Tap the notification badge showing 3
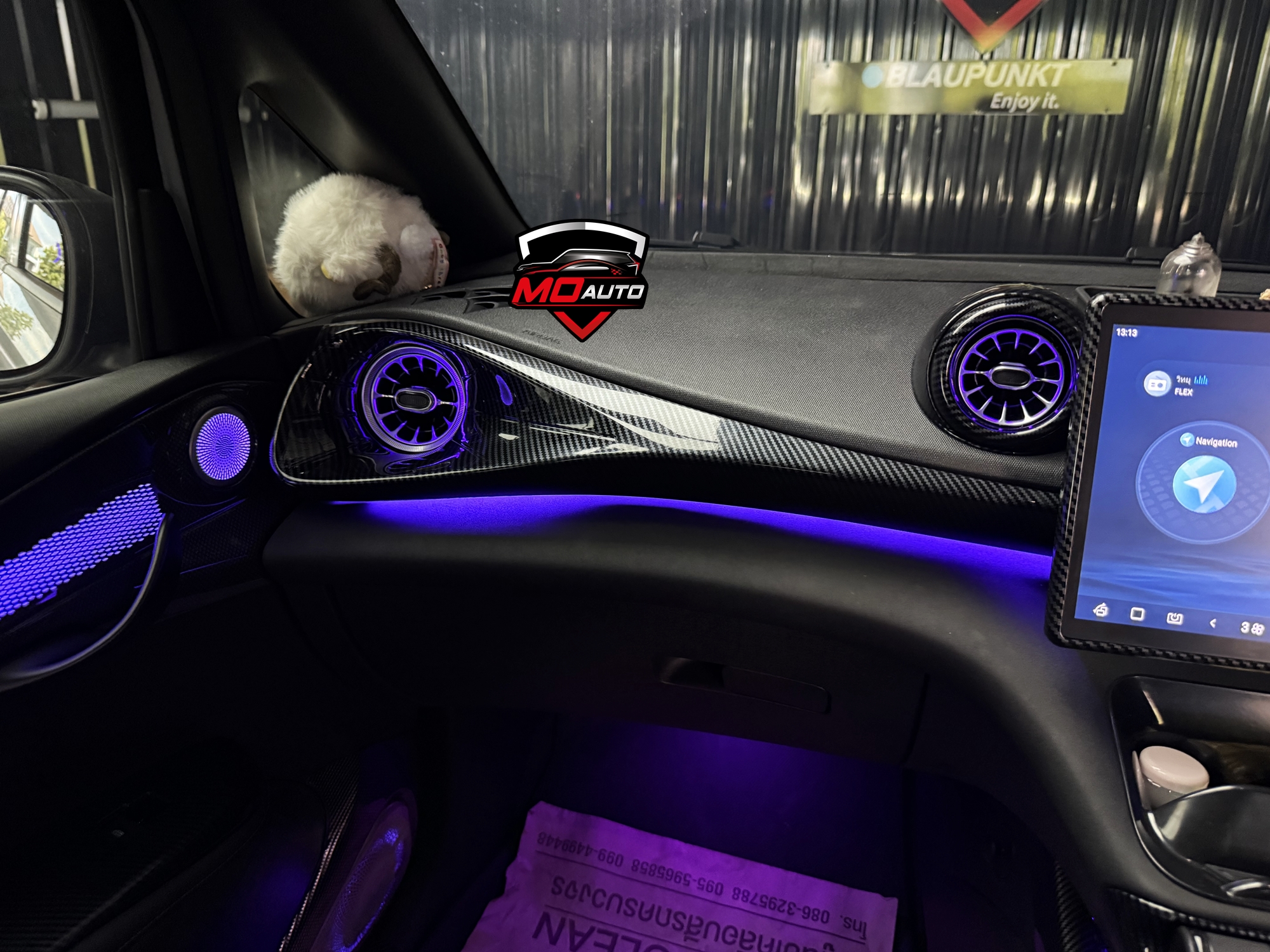The width and height of the screenshot is (1270, 952). (x=1243, y=628)
